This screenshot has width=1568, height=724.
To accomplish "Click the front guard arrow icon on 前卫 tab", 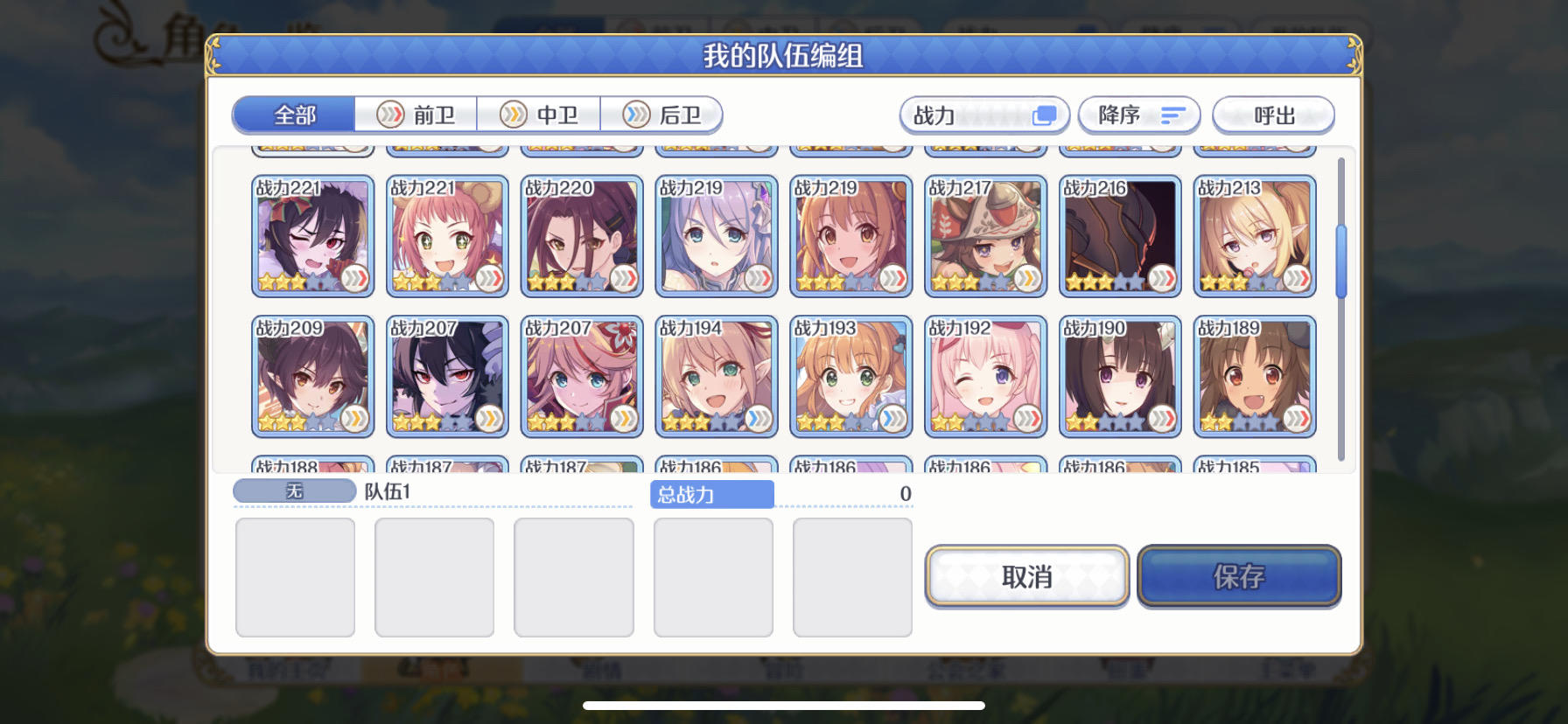I will (x=389, y=115).
